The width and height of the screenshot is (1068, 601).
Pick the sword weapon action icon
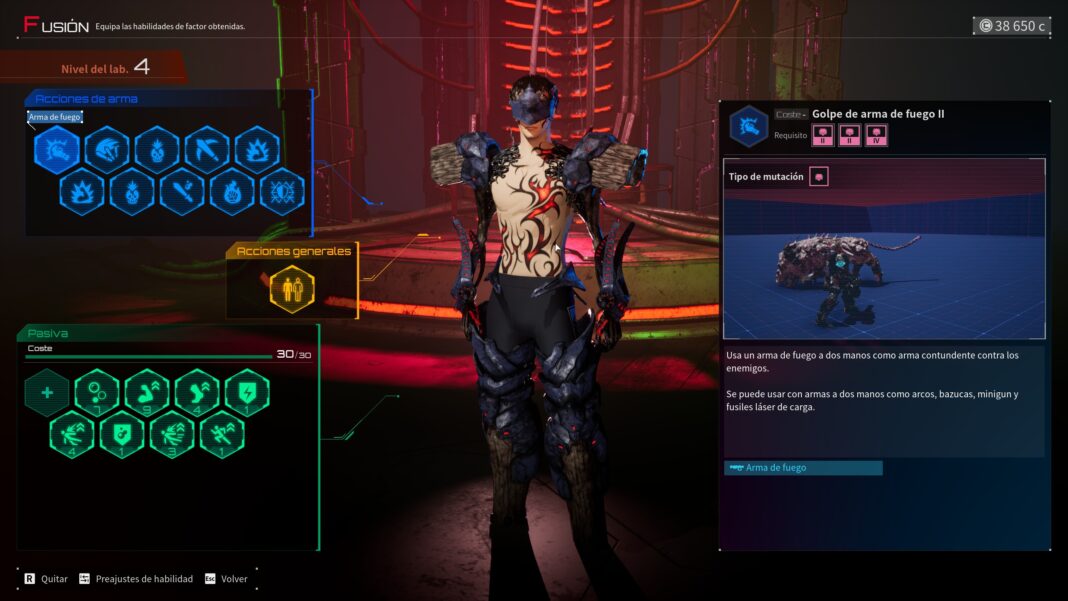coord(182,192)
